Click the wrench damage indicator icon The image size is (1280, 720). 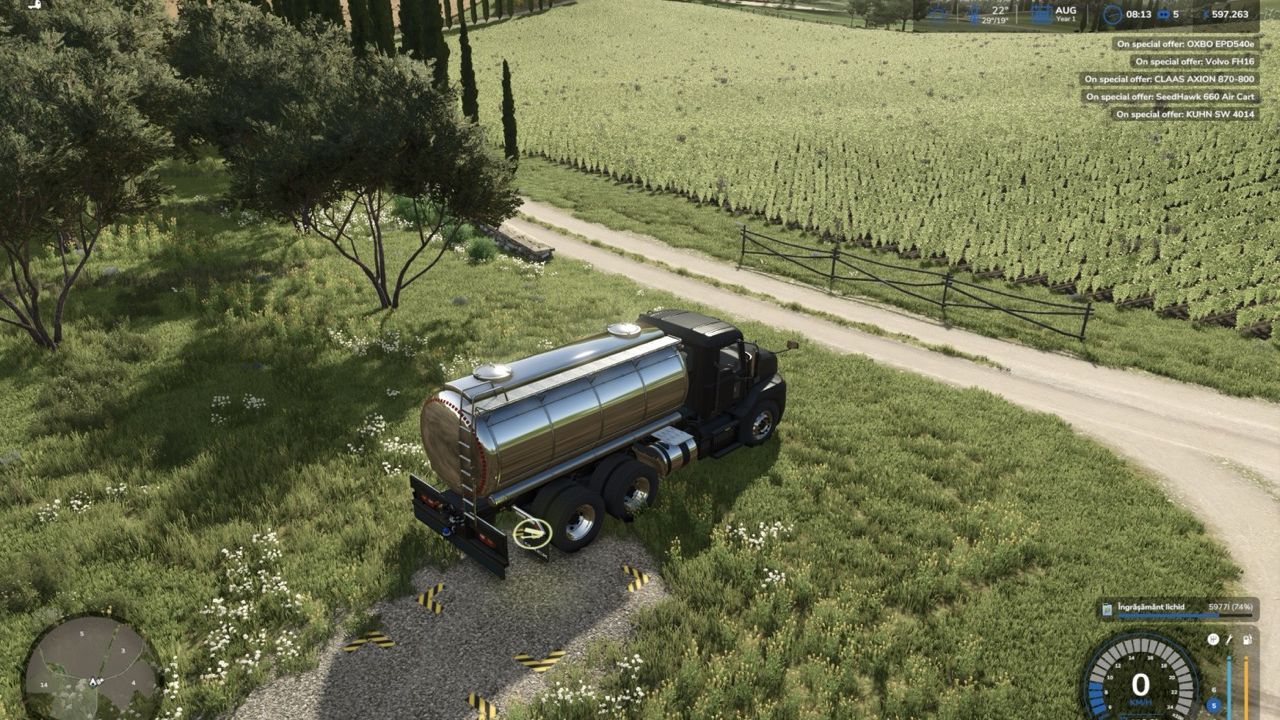coord(1229,639)
